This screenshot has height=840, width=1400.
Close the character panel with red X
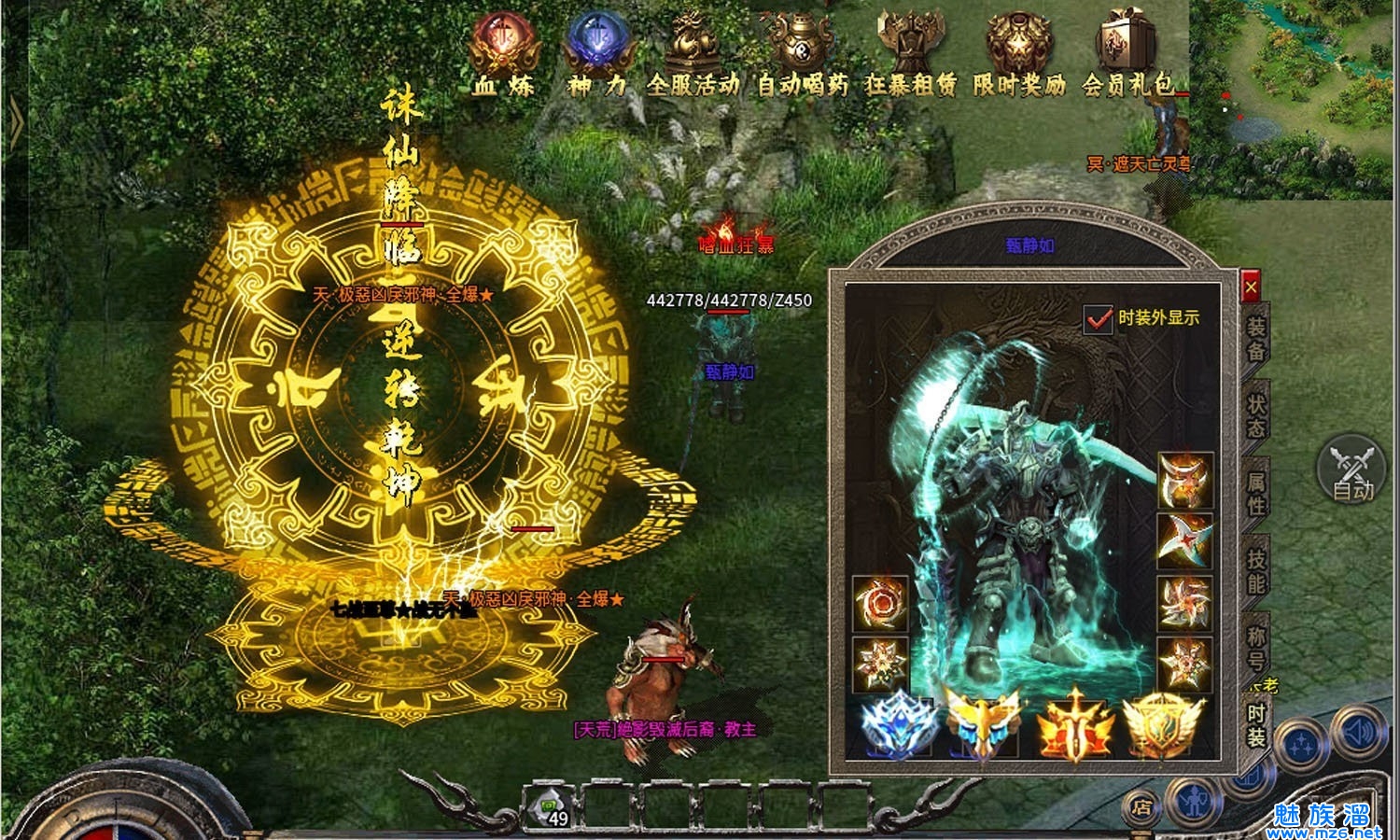(x=1251, y=287)
